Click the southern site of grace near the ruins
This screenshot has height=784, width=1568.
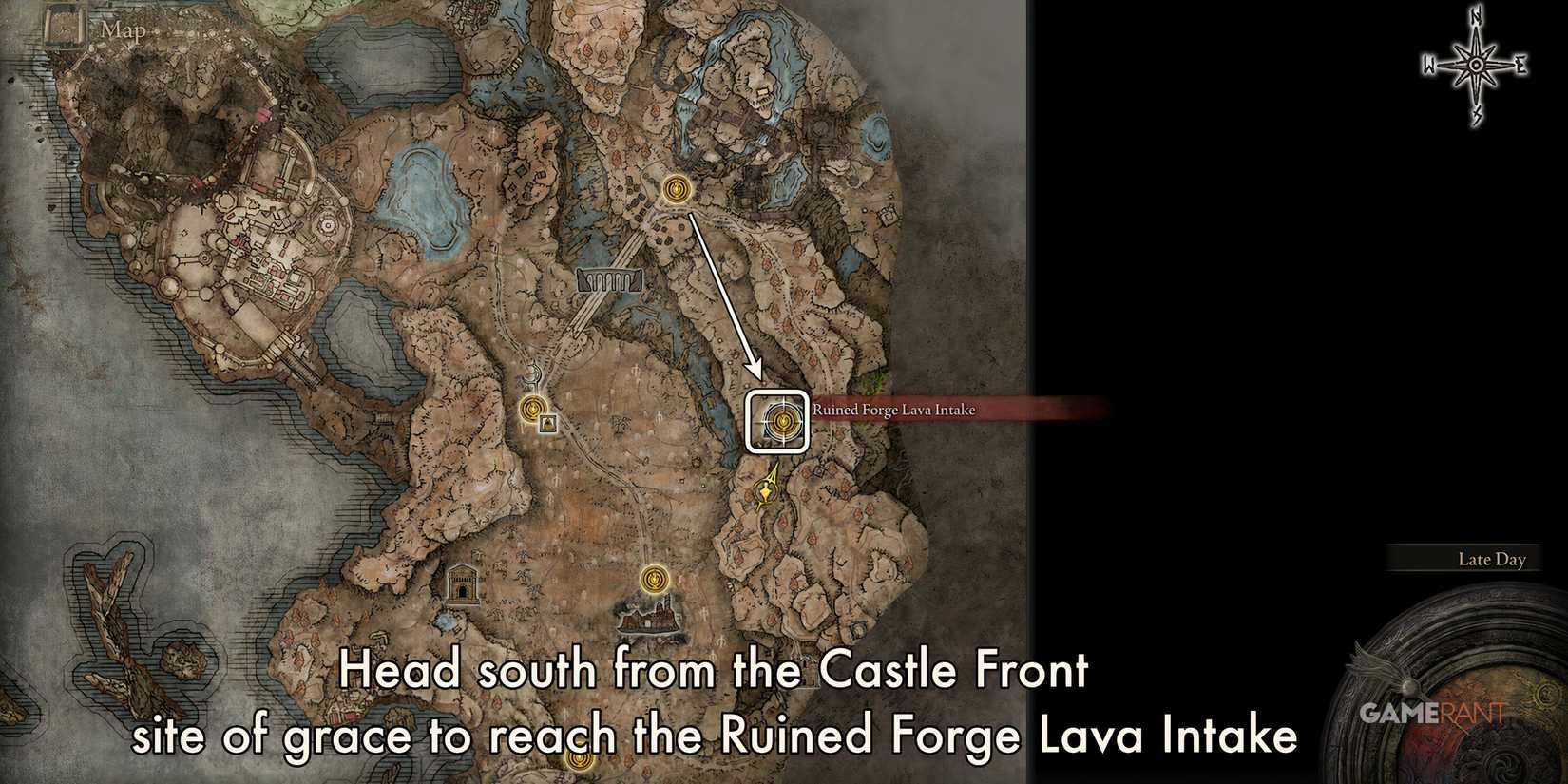(656, 577)
